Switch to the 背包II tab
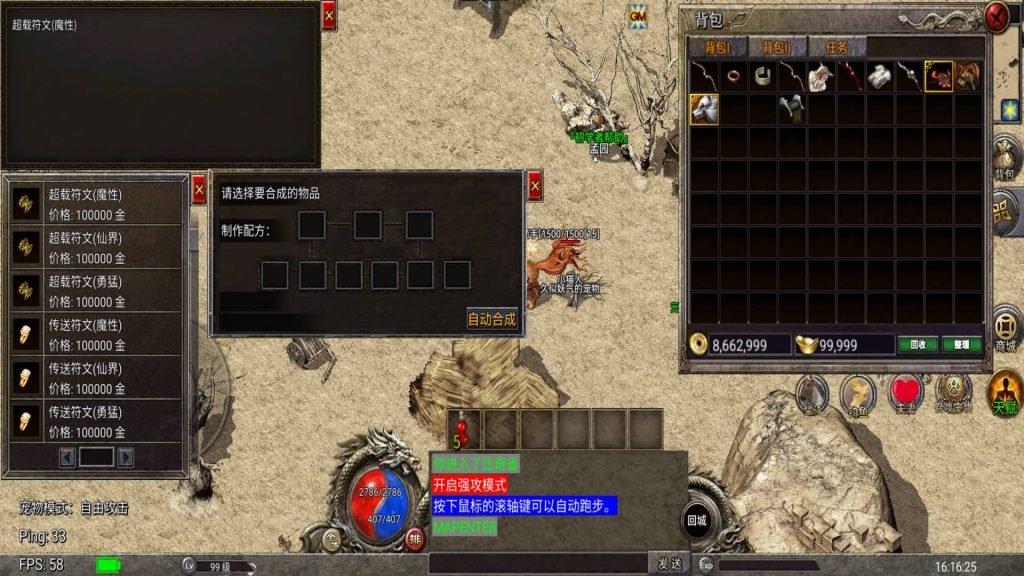This screenshot has width=1024, height=576. (776, 48)
